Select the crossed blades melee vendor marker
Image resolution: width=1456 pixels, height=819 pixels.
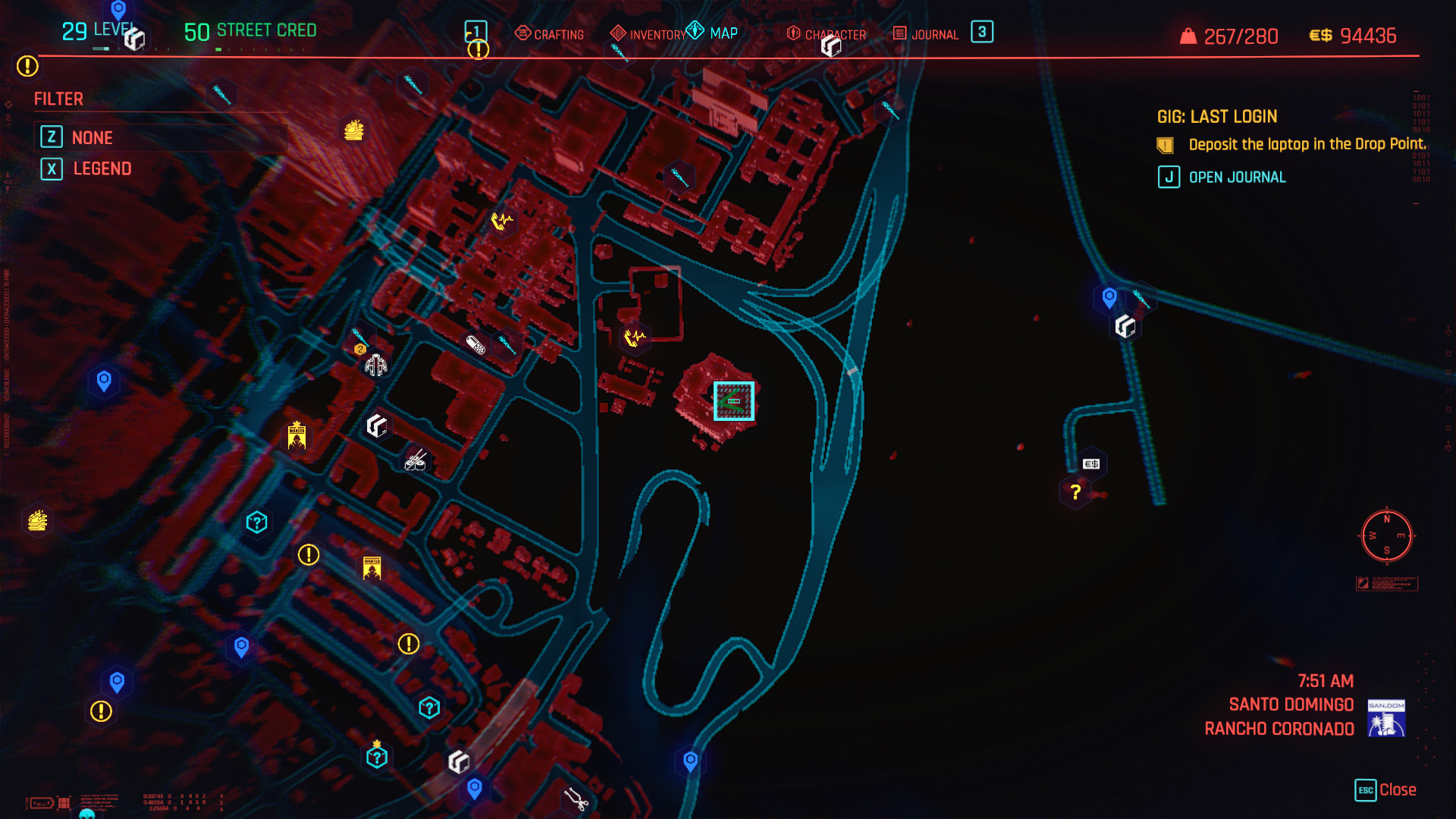tap(416, 460)
